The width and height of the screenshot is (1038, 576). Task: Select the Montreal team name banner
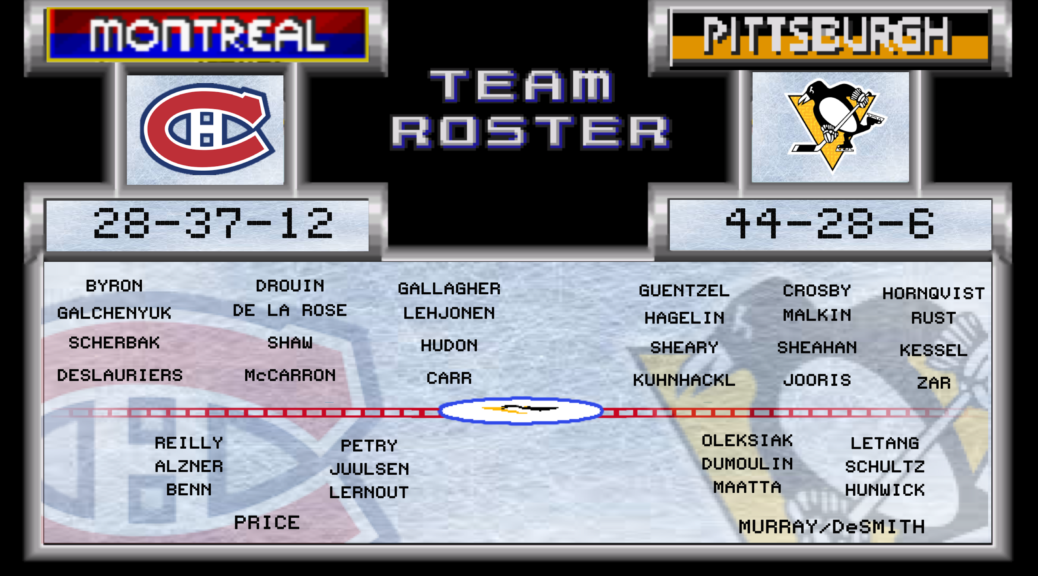207,36
